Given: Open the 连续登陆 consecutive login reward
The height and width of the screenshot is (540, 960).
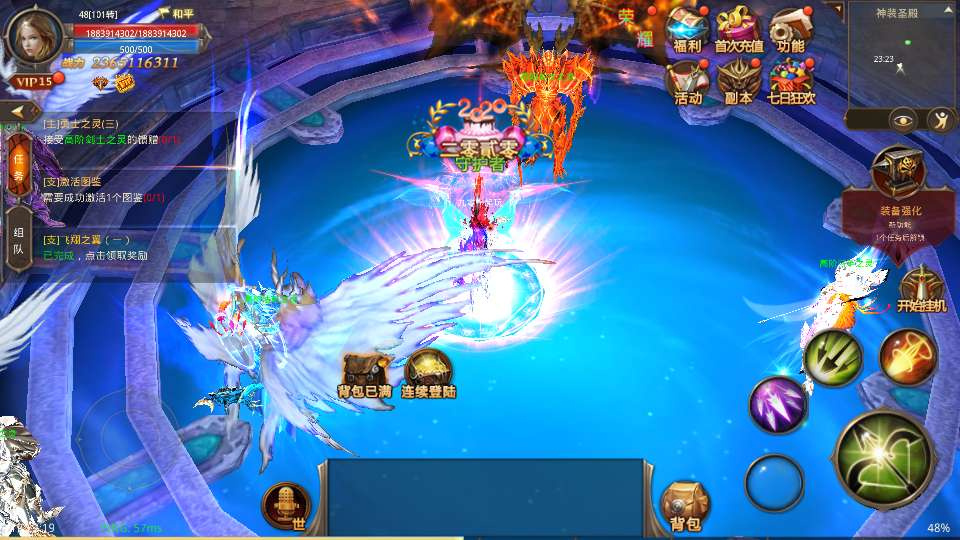Looking at the screenshot, I should (x=428, y=375).
